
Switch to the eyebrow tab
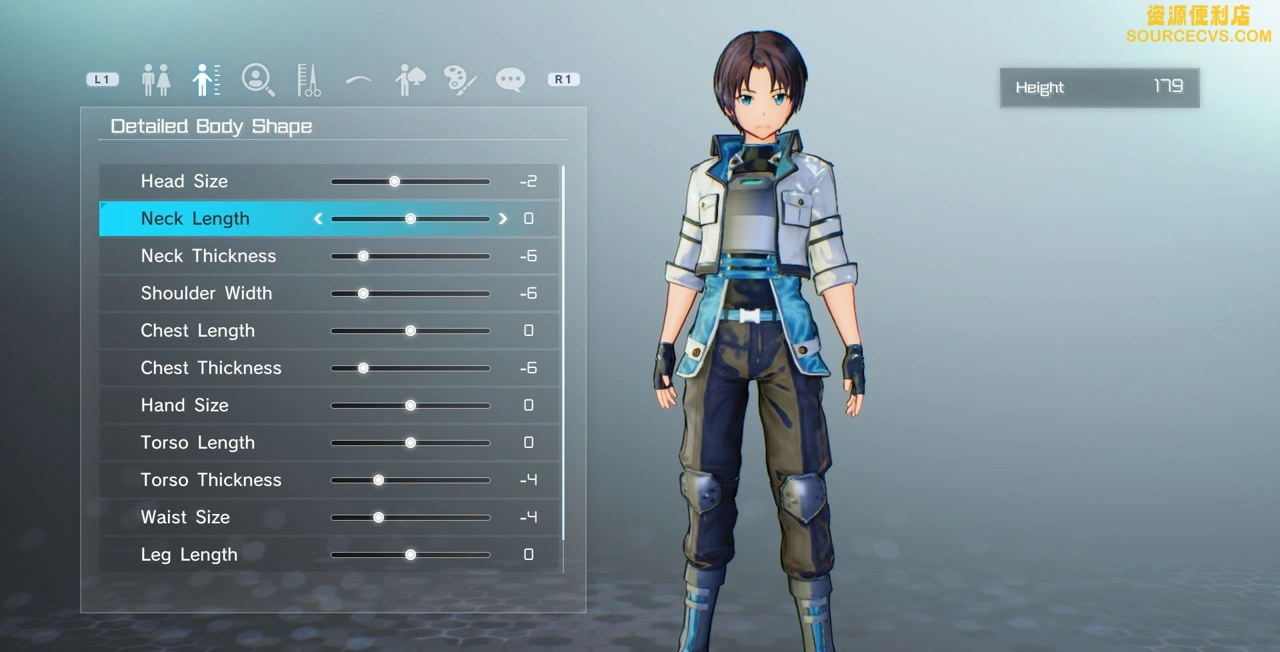pos(358,81)
